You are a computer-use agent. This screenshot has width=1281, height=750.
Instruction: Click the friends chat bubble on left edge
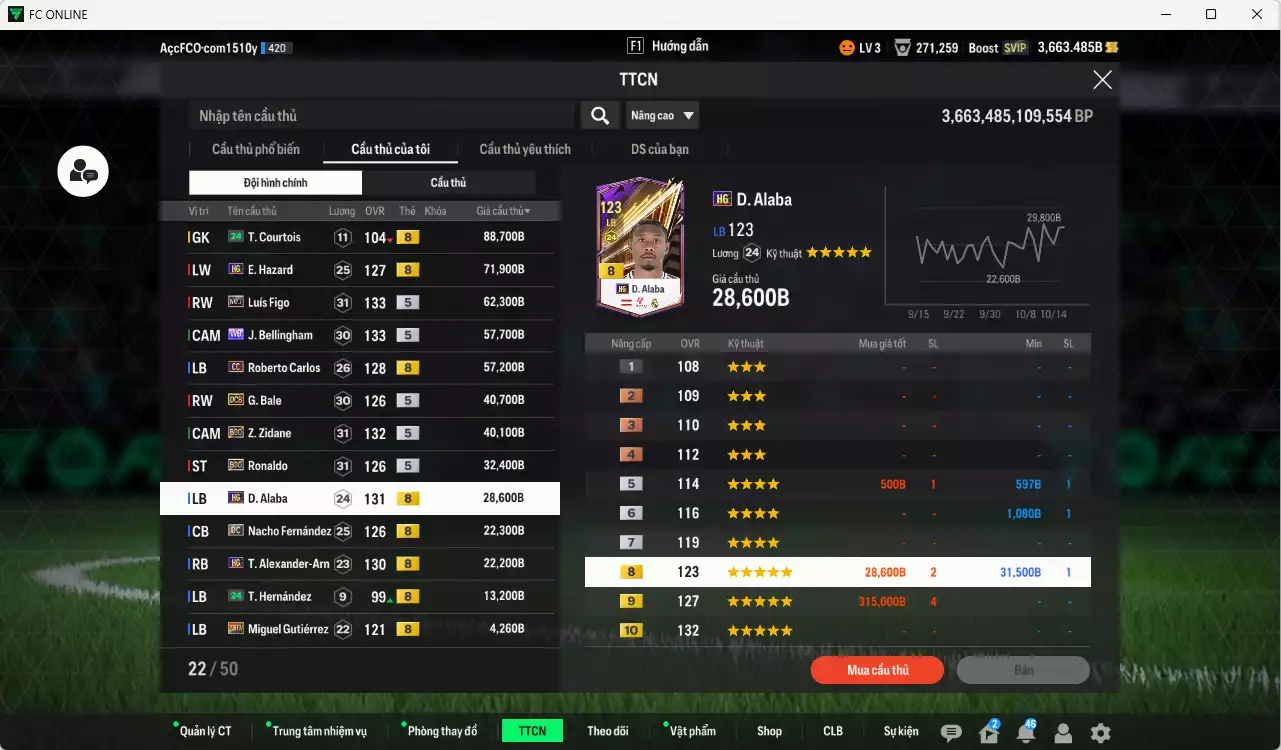(x=82, y=171)
